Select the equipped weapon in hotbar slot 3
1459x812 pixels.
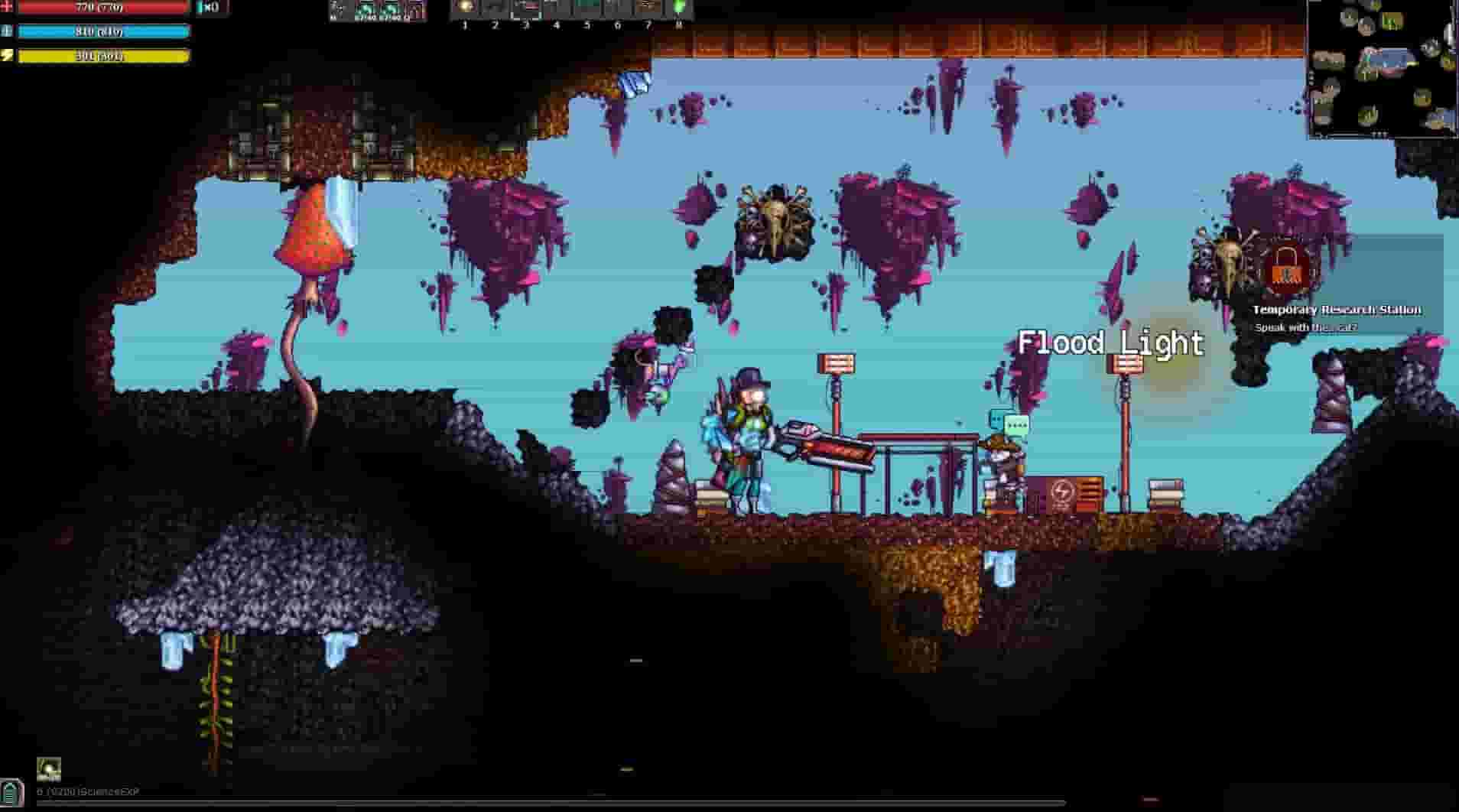point(525,9)
